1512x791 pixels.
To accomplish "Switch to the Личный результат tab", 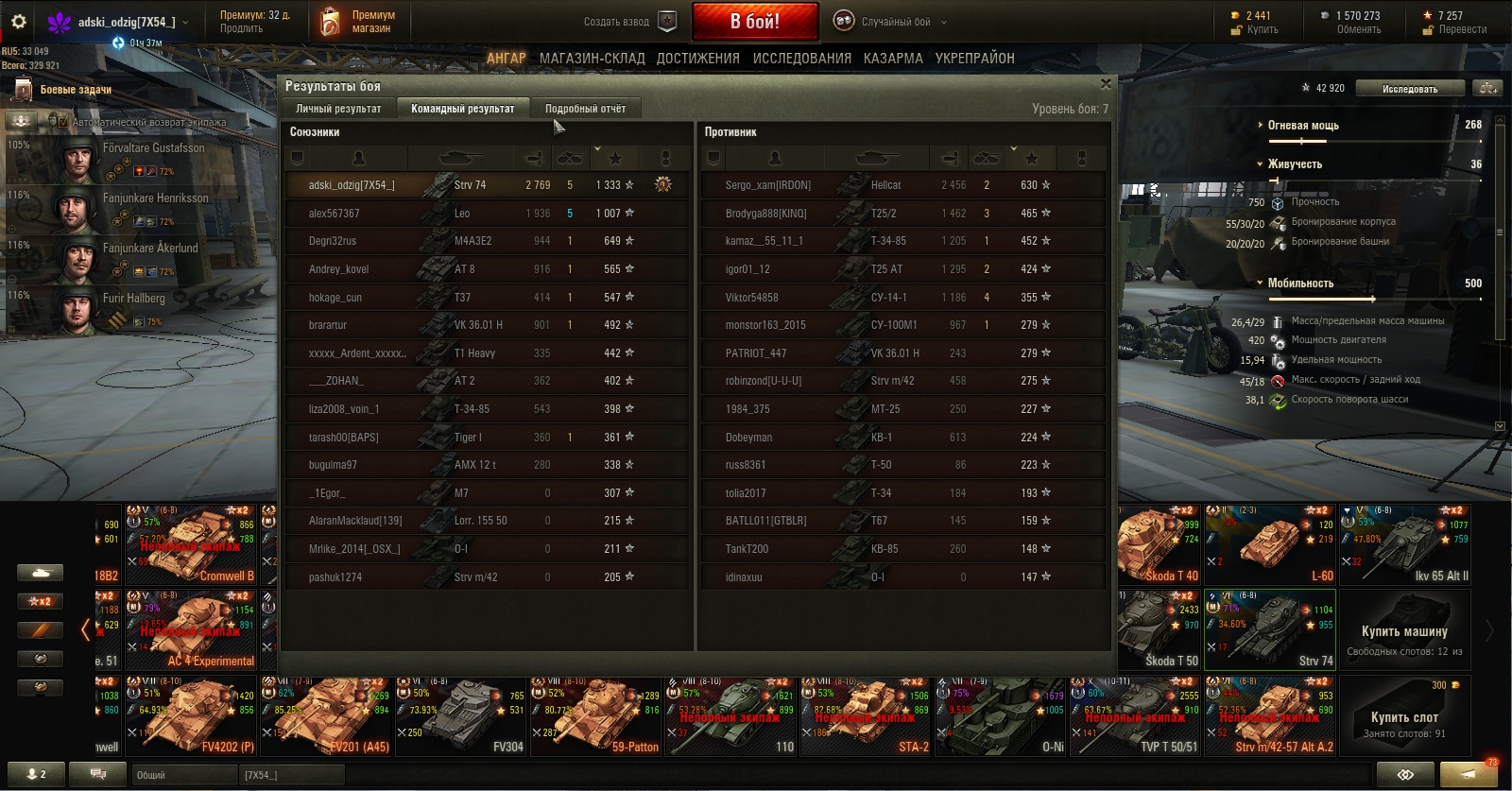I will pyautogui.click(x=338, y=109).
